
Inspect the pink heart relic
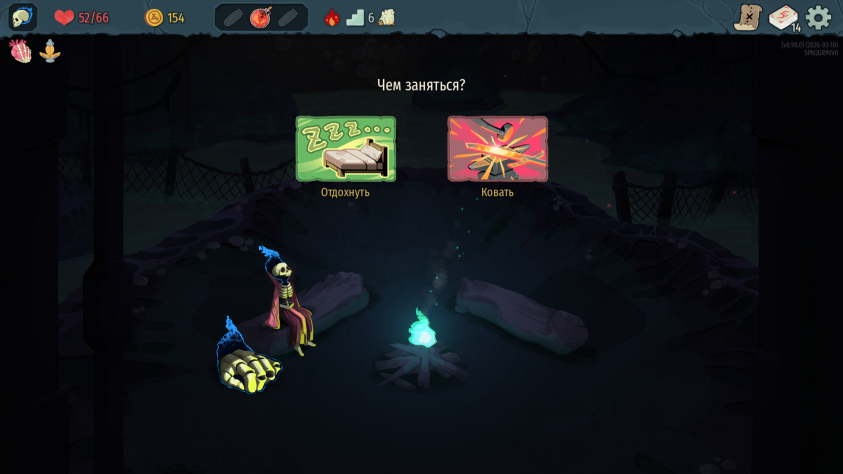[20, 51]
